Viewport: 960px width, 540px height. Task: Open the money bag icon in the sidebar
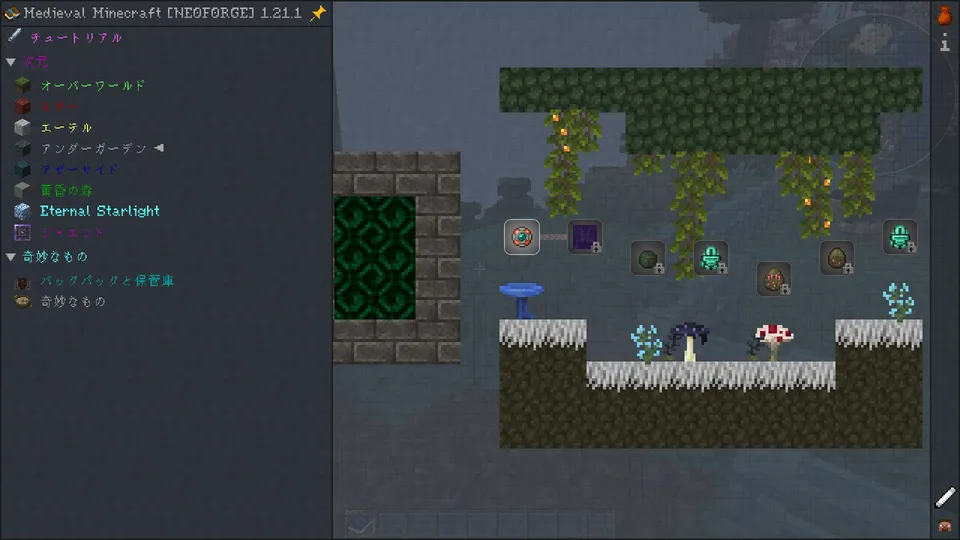point(944,16)
